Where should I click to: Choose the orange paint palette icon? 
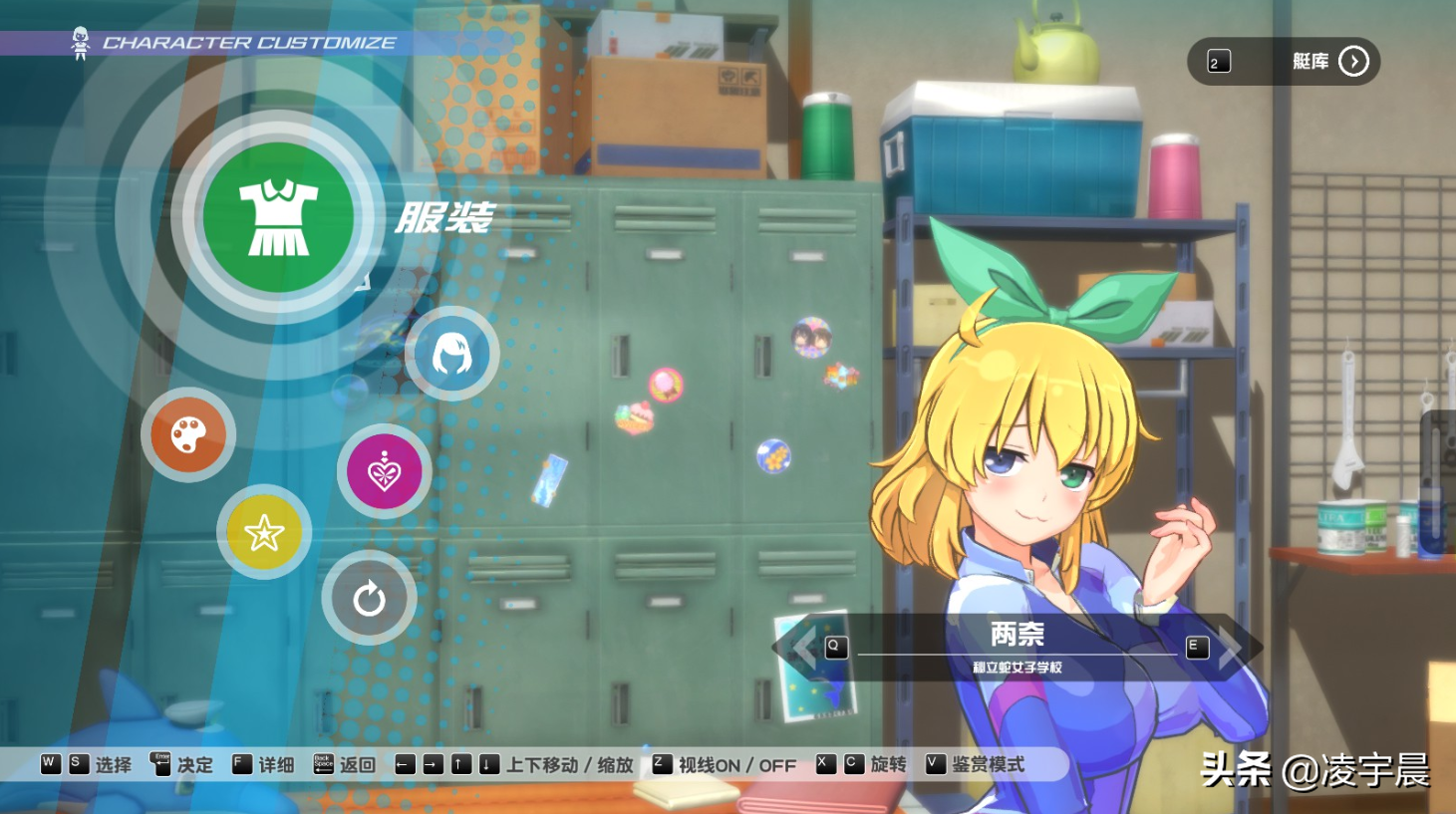point(188,434)
